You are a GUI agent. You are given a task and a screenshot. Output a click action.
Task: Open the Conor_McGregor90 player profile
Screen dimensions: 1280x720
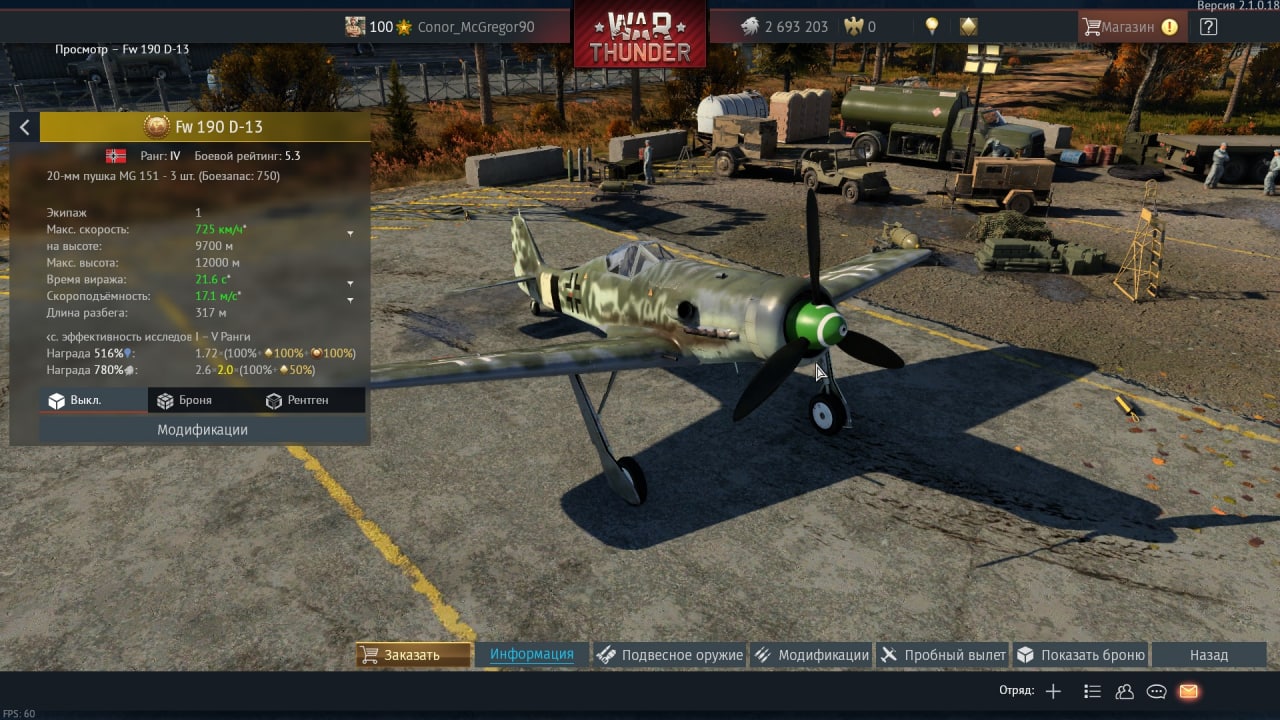point(475,27)
